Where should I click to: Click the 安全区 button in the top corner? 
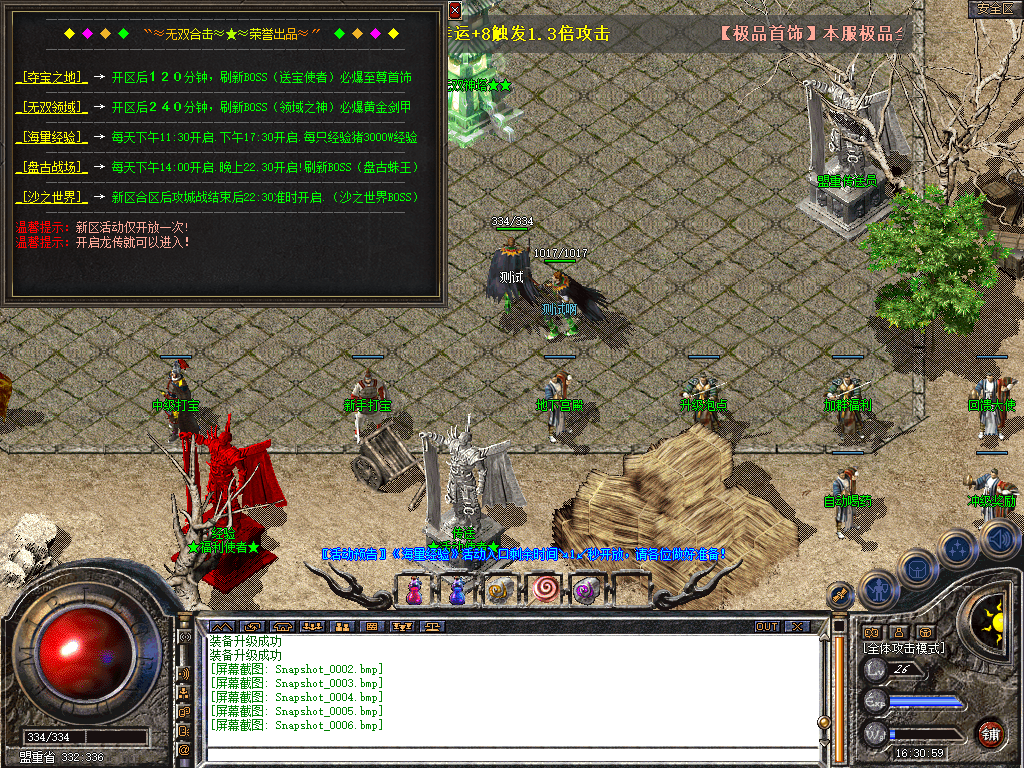point(994,9)
